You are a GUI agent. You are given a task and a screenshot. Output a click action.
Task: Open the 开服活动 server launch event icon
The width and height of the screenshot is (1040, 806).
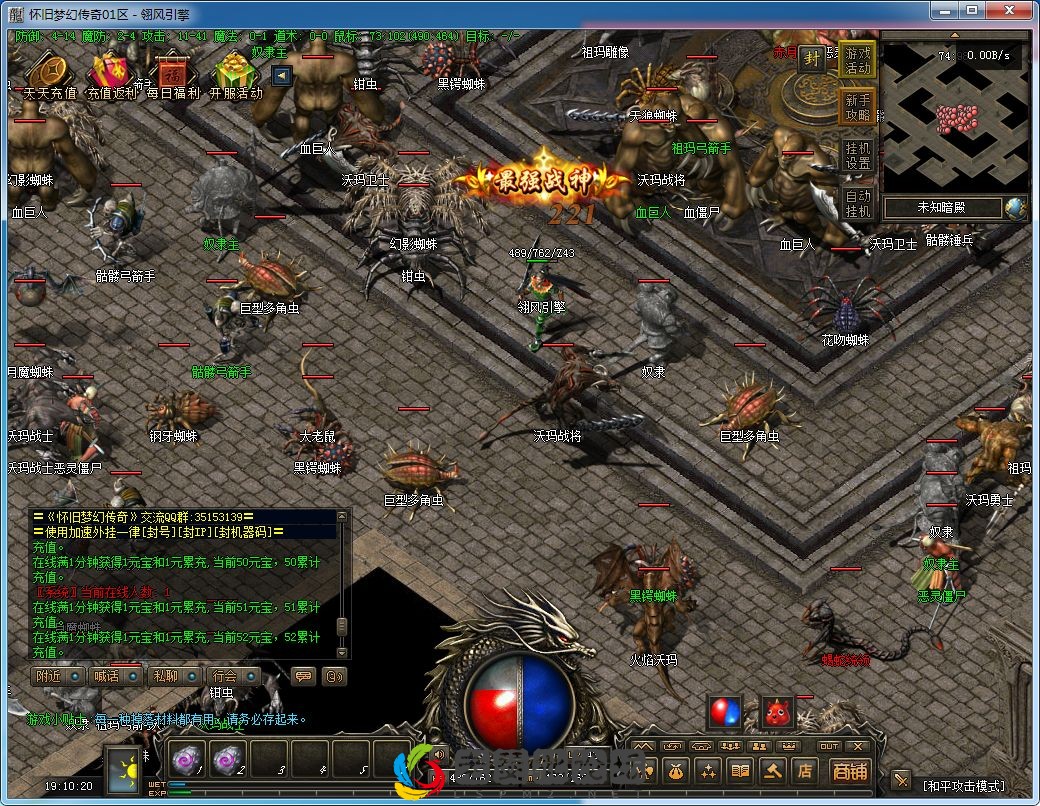pos(236,74)
